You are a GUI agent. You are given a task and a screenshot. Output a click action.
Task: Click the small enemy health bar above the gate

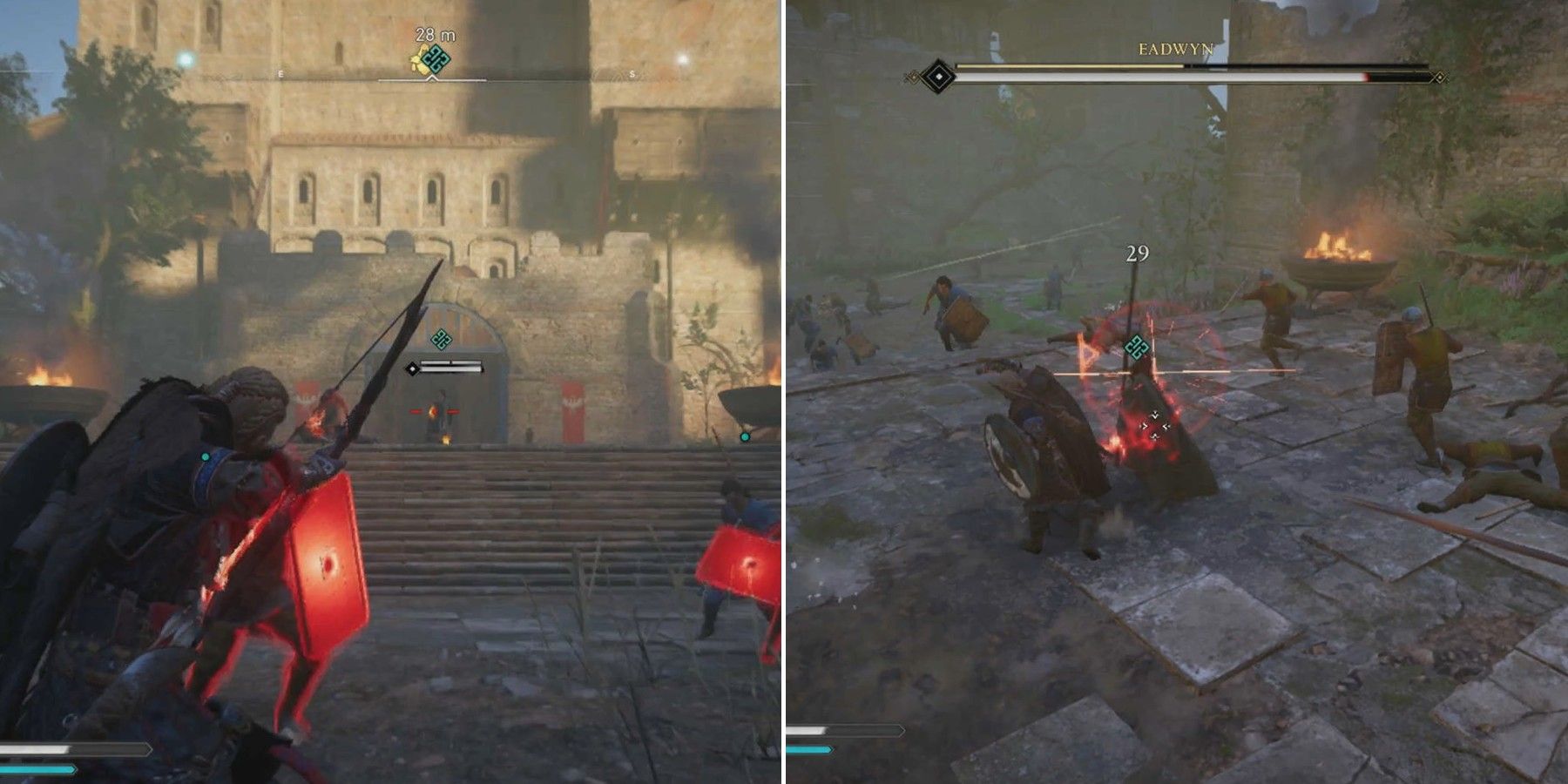click(x=451, y=368)
